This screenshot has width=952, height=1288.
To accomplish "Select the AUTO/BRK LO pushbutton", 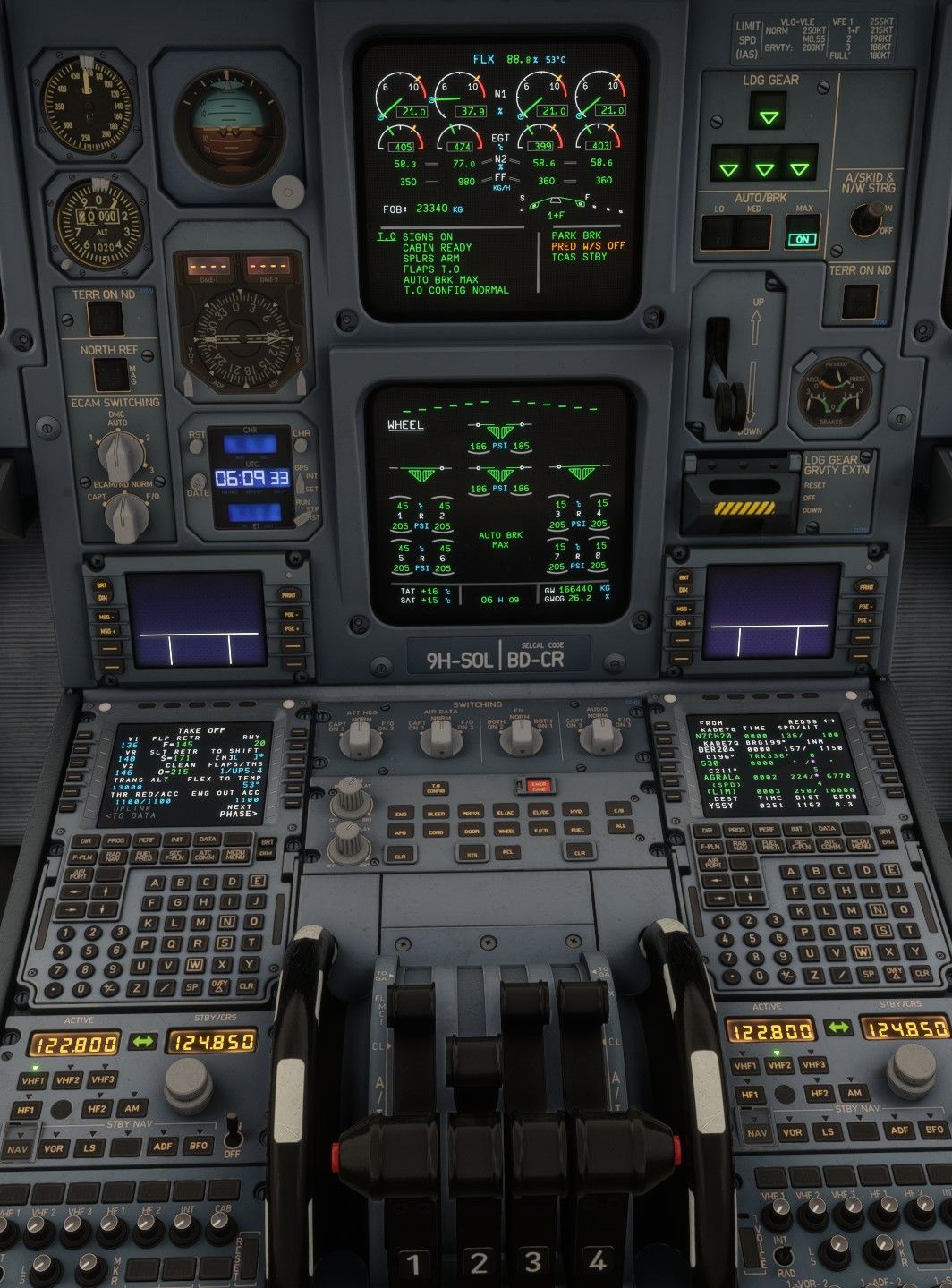I will pyautogui.click(x=718, y=233).
